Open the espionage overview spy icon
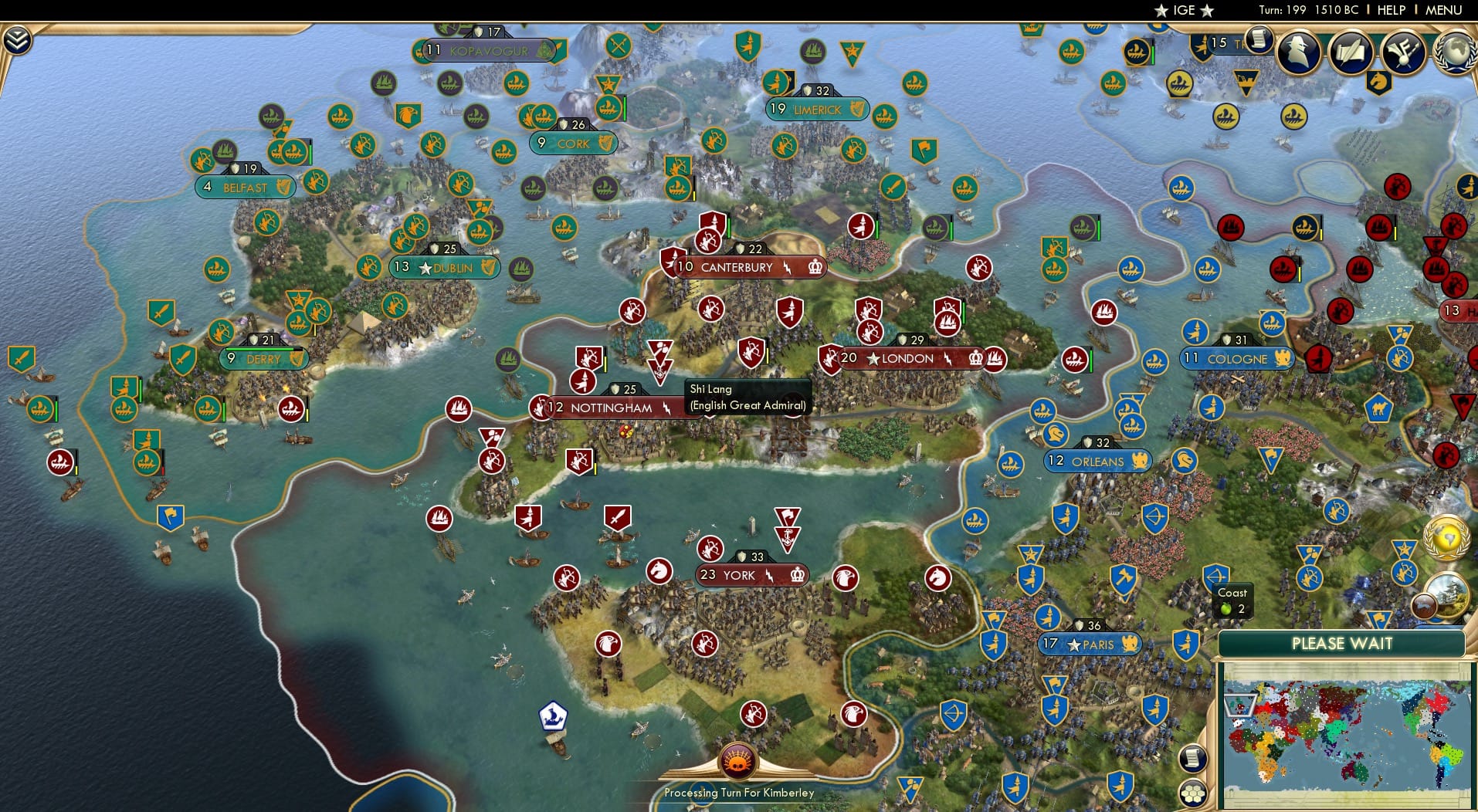The width and height of the screenshot is (1478, 812). 1297,51
